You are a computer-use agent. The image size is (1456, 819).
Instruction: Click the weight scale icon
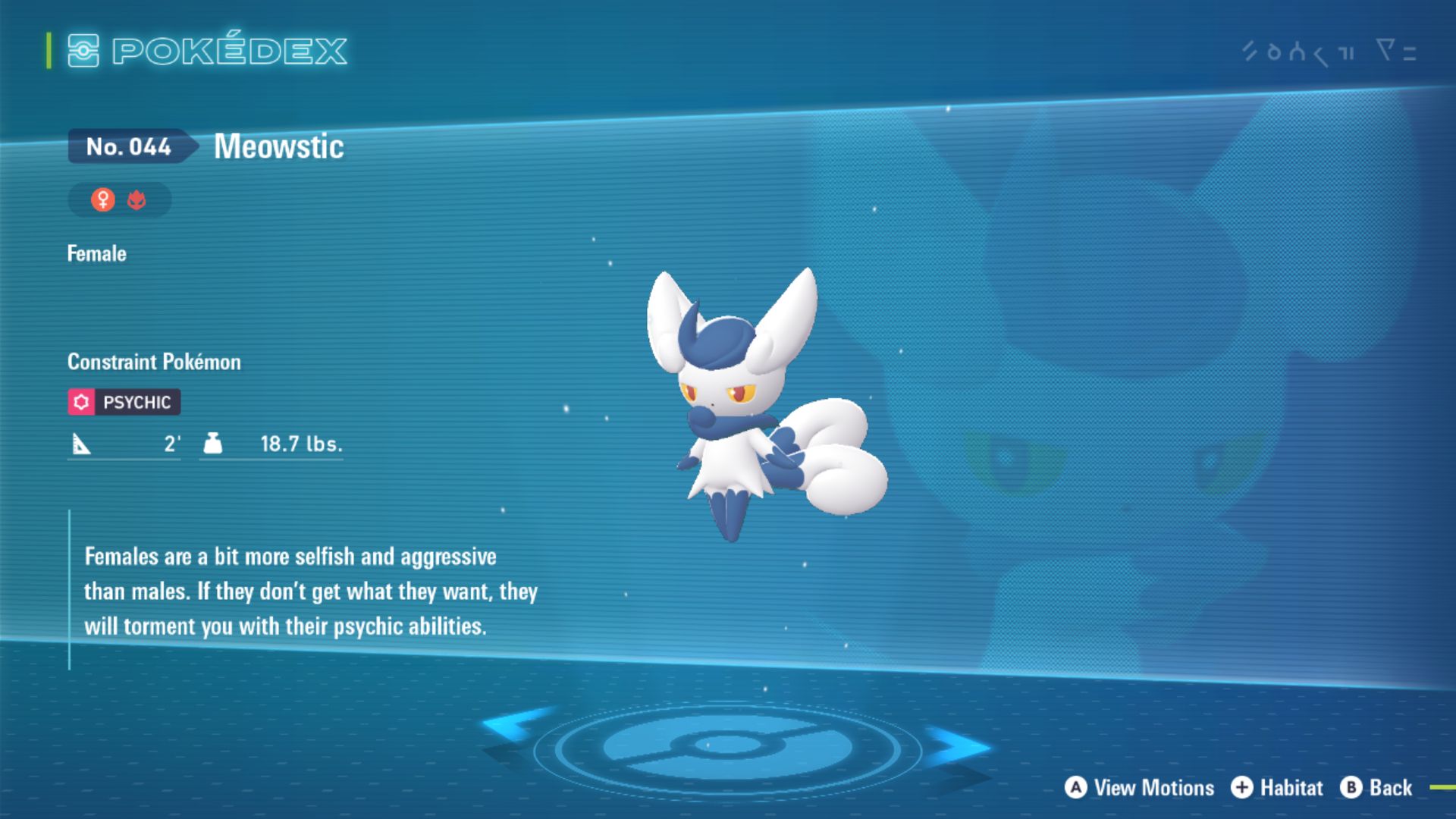click(215, 443)
